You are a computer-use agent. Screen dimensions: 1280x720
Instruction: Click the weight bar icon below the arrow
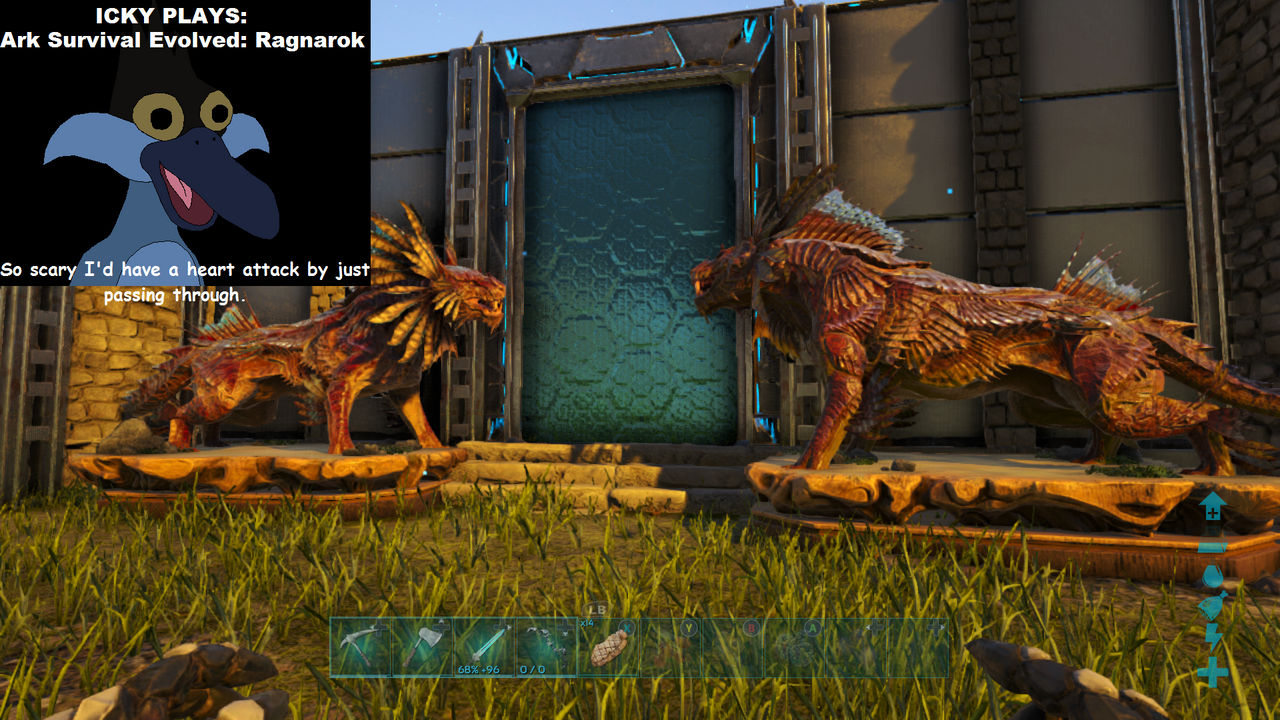pos(1211,548)
